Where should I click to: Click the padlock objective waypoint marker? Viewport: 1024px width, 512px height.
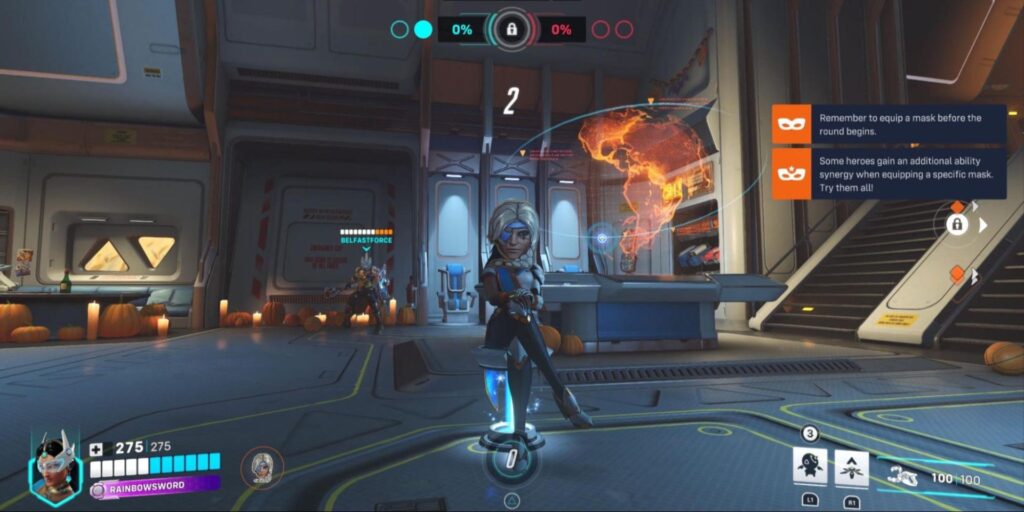click(957, 225)
